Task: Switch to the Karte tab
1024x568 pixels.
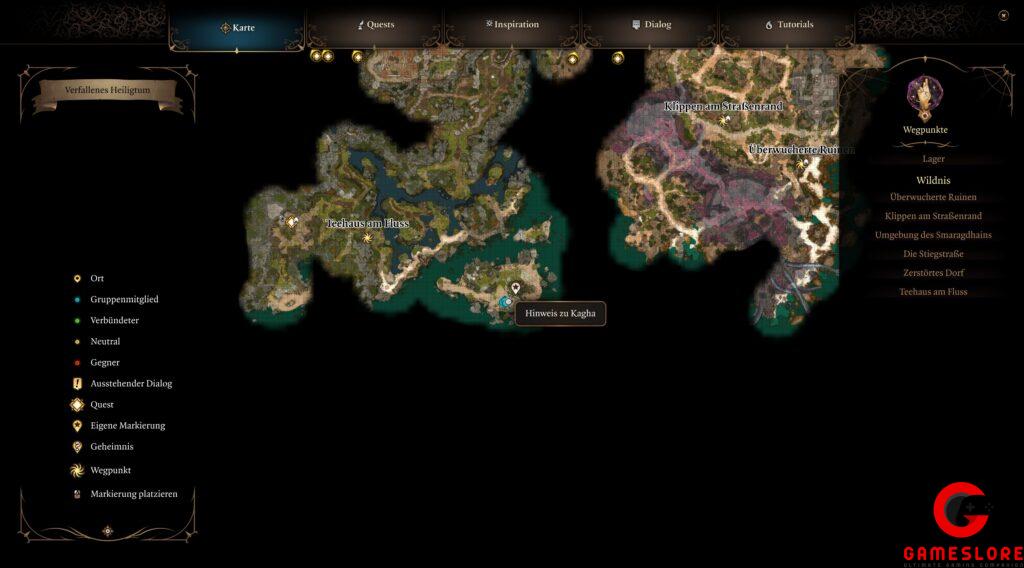Action: pos(237,27)
